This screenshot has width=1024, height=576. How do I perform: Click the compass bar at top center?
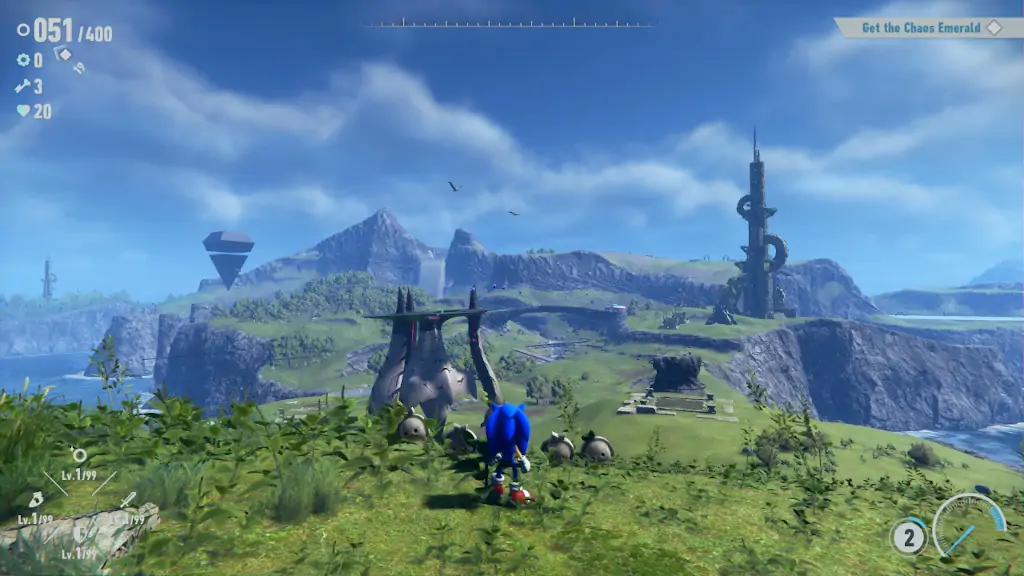[x=511, y=23]
